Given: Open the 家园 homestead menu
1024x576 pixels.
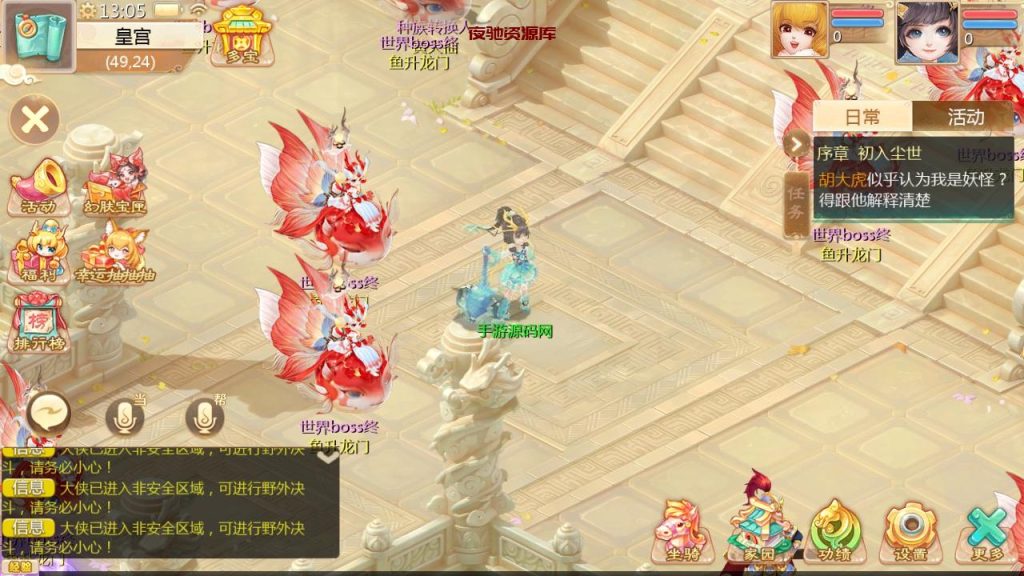Looking at the screenshot, I should coord(762,530).
